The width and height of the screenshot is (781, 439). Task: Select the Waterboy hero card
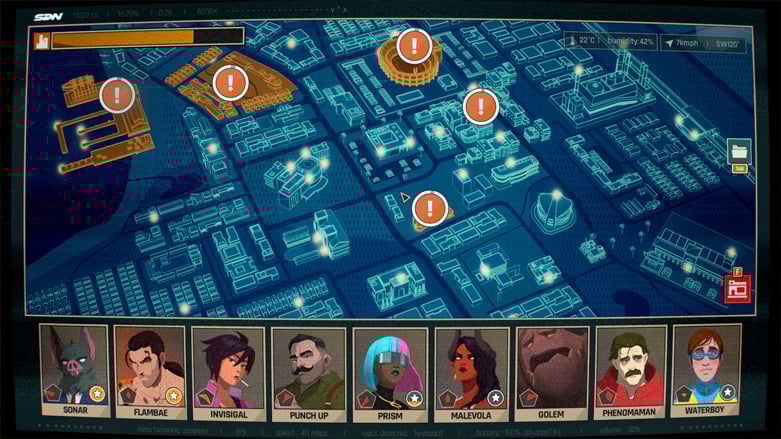click(706, 370)
